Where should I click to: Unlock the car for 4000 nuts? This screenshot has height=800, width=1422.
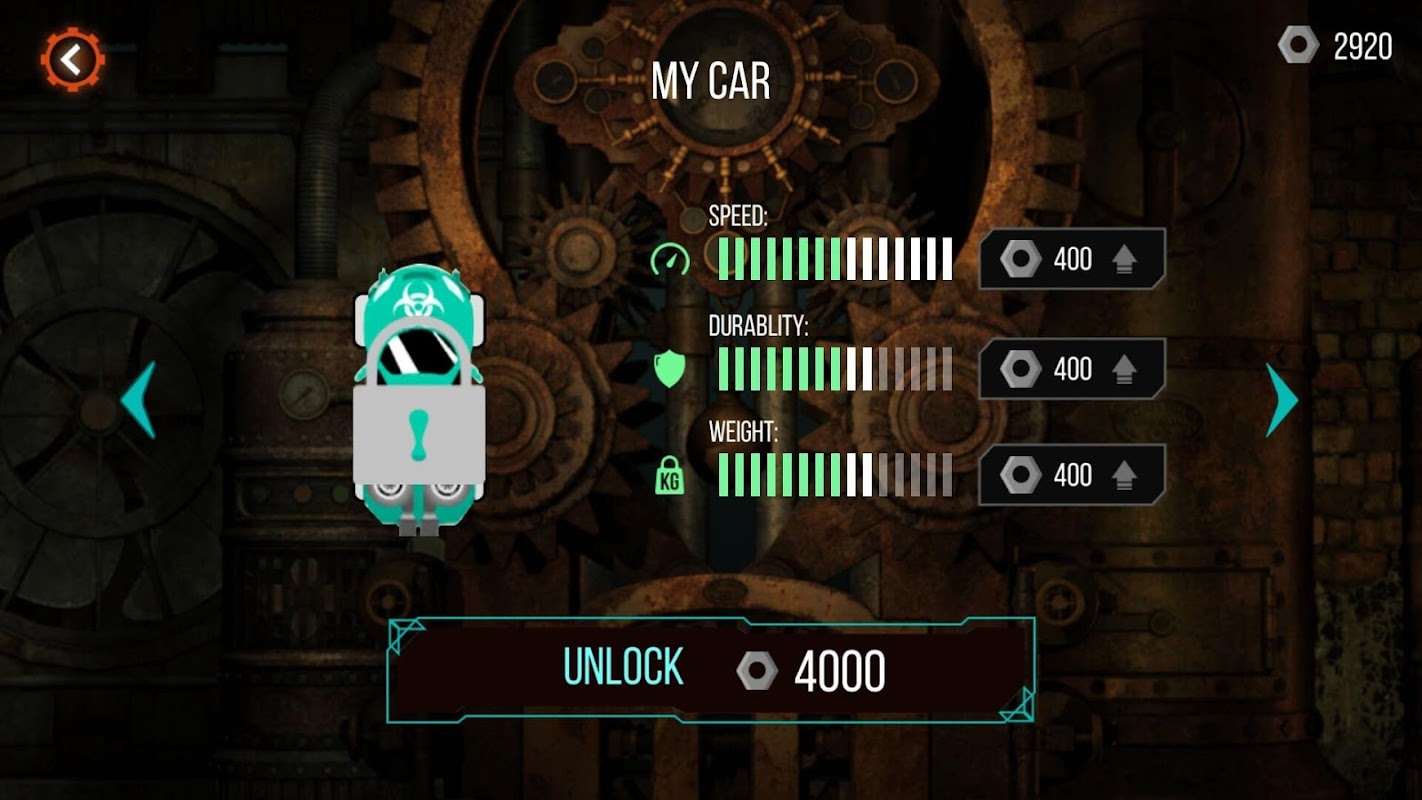point(710,670)
